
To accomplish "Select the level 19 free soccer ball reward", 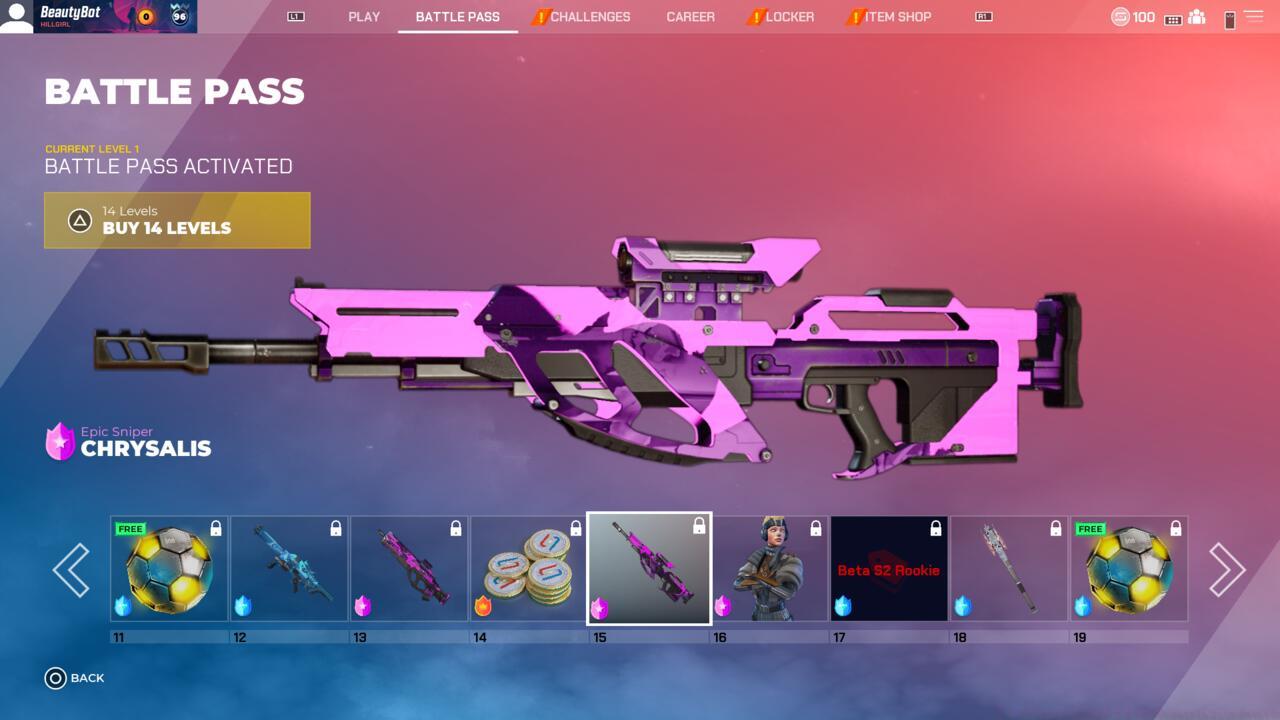I will [x=1129, y=569].
